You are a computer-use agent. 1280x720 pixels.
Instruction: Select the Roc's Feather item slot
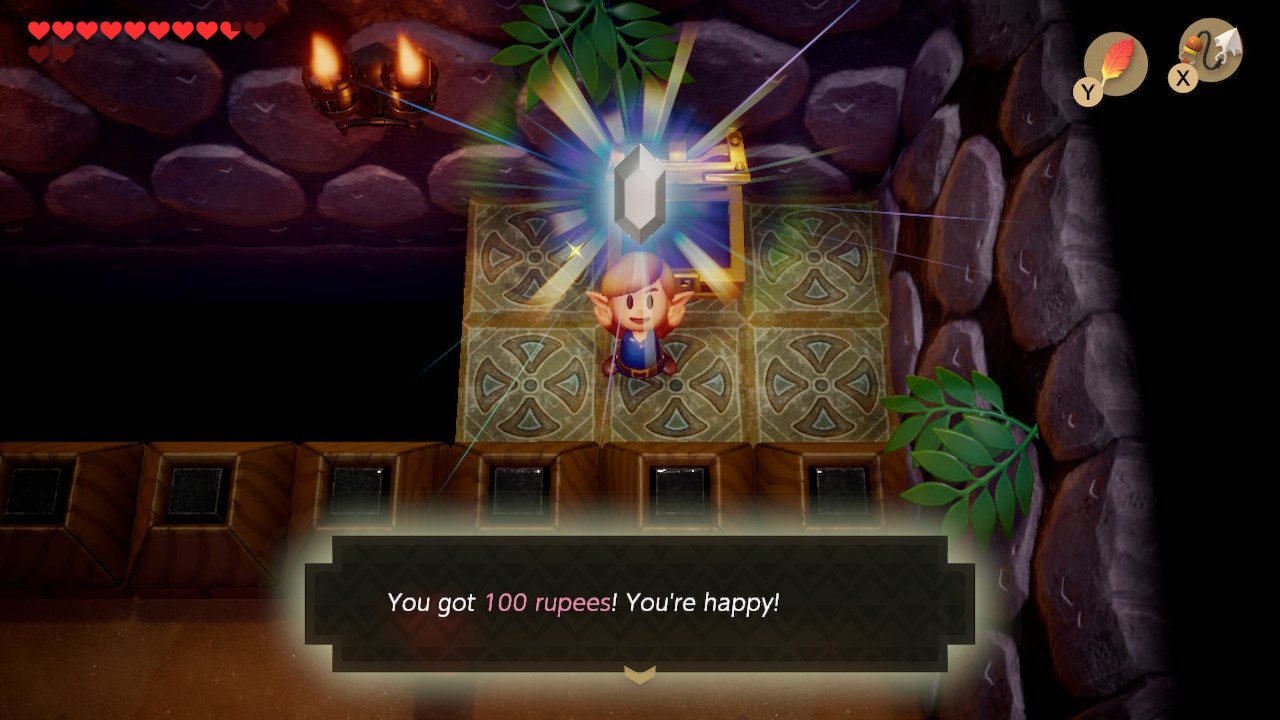click(1114, 64)
